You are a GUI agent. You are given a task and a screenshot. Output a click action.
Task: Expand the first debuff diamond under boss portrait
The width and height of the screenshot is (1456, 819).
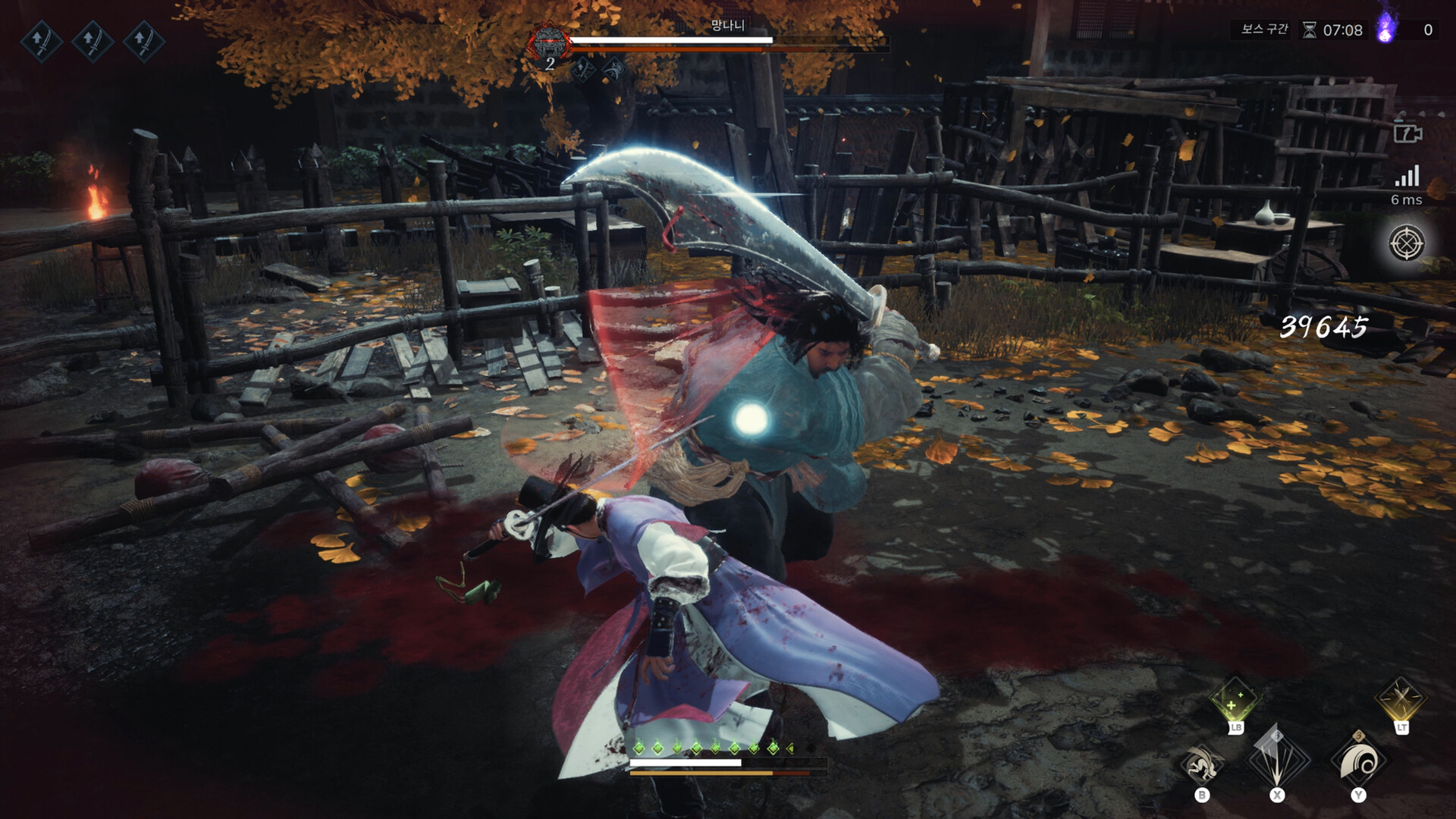coord(582,68)
